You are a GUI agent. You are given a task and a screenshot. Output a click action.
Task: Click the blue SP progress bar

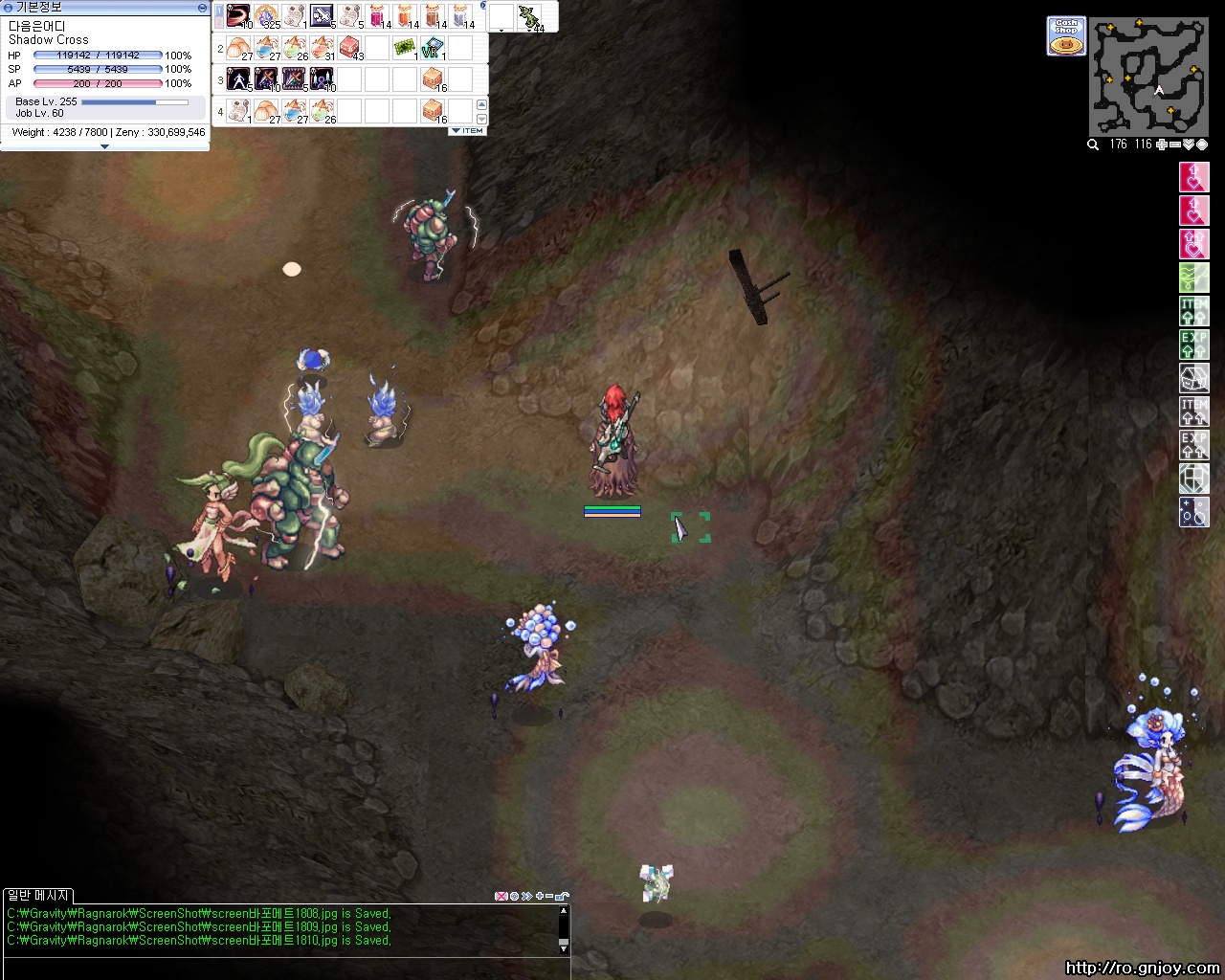[96, 69]
